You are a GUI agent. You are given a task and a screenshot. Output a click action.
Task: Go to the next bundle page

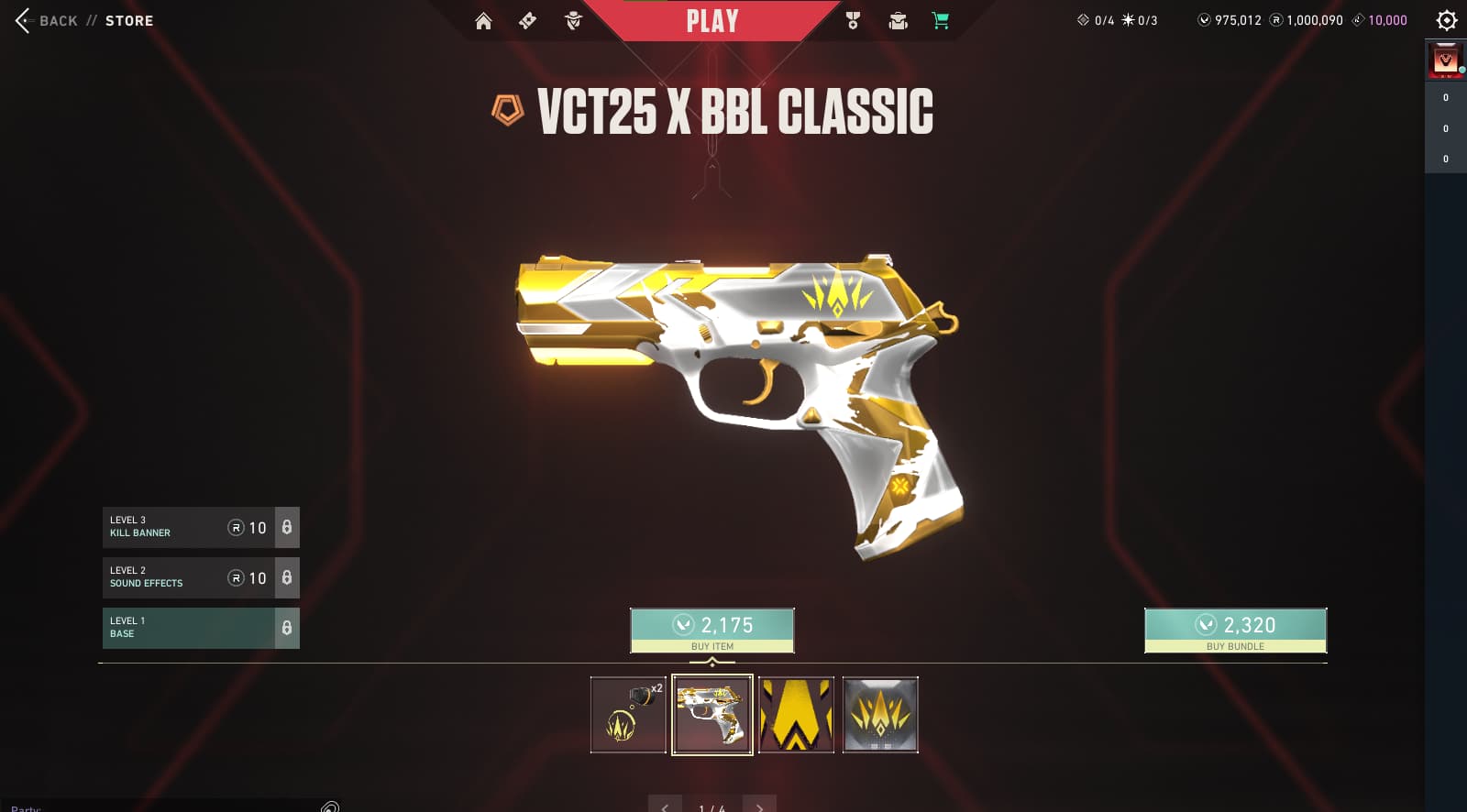tap(759, 805)
